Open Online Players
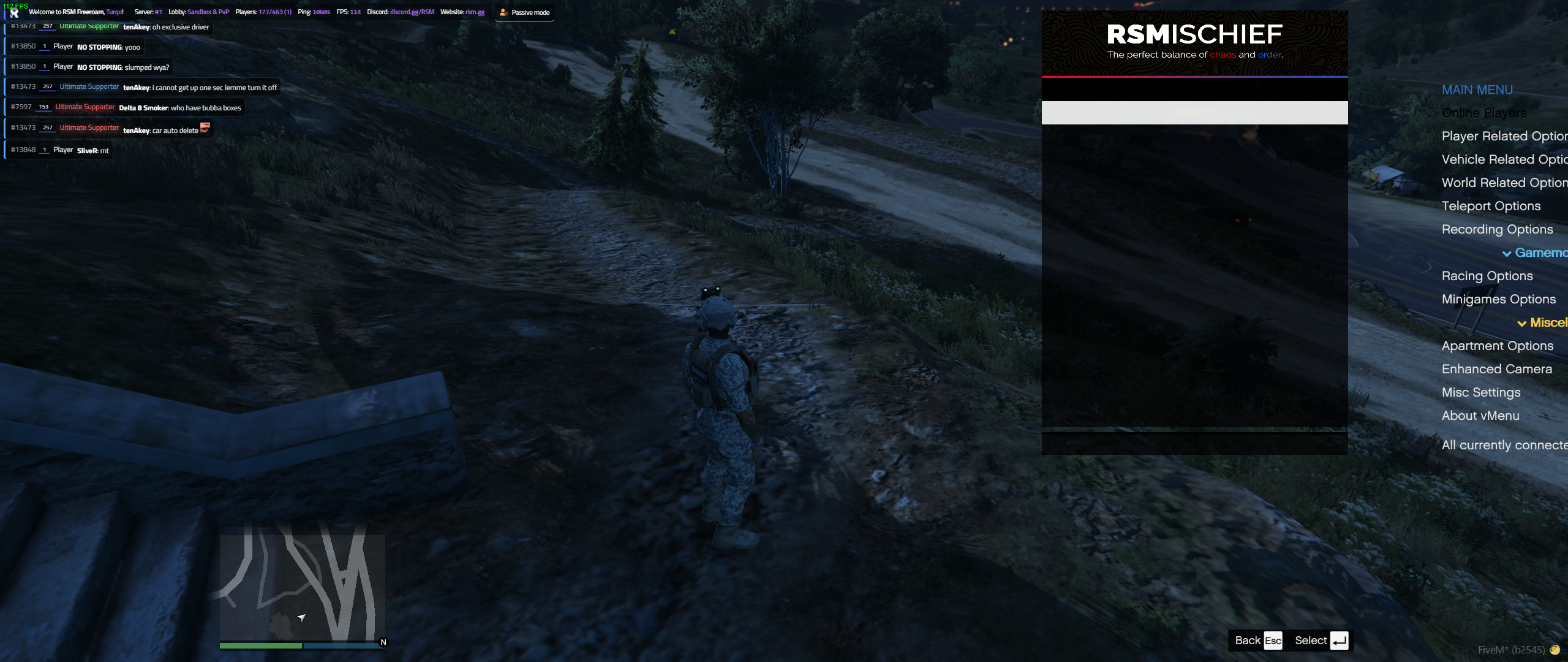 point(1483,113)
